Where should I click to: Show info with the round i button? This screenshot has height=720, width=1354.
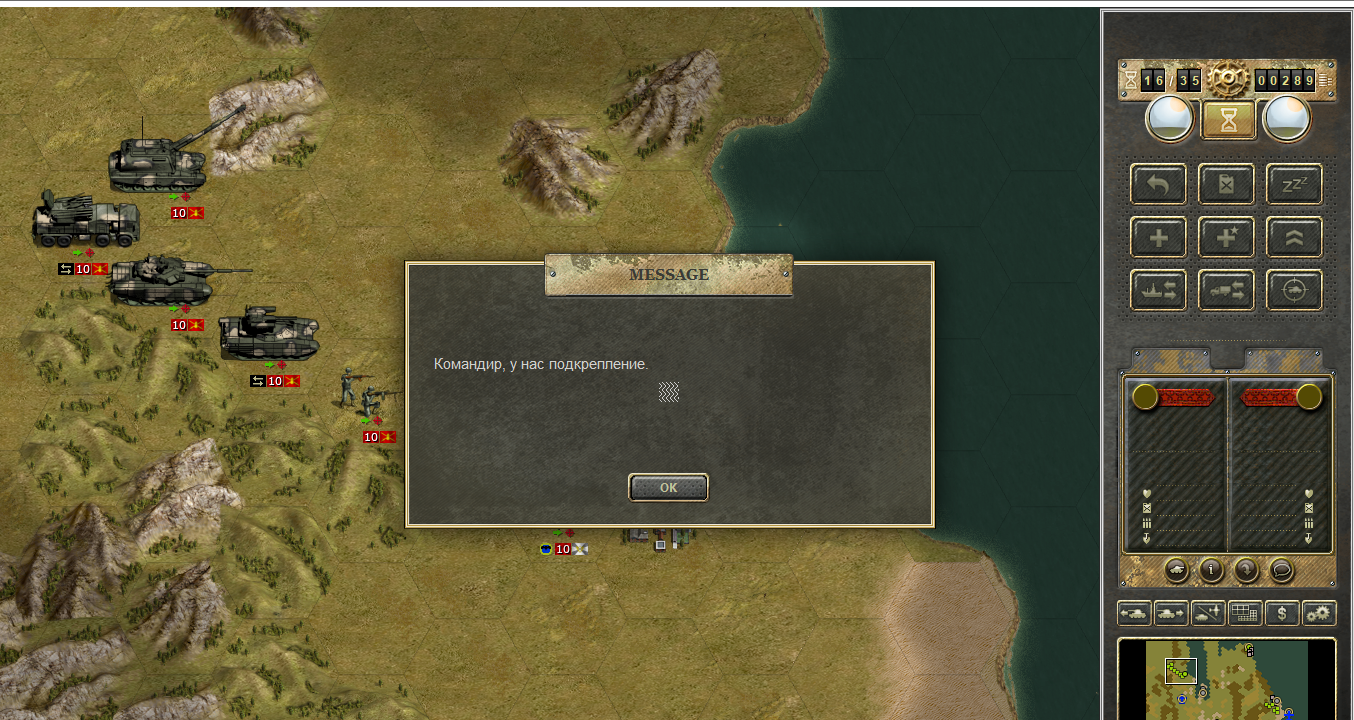[1212, 570]
